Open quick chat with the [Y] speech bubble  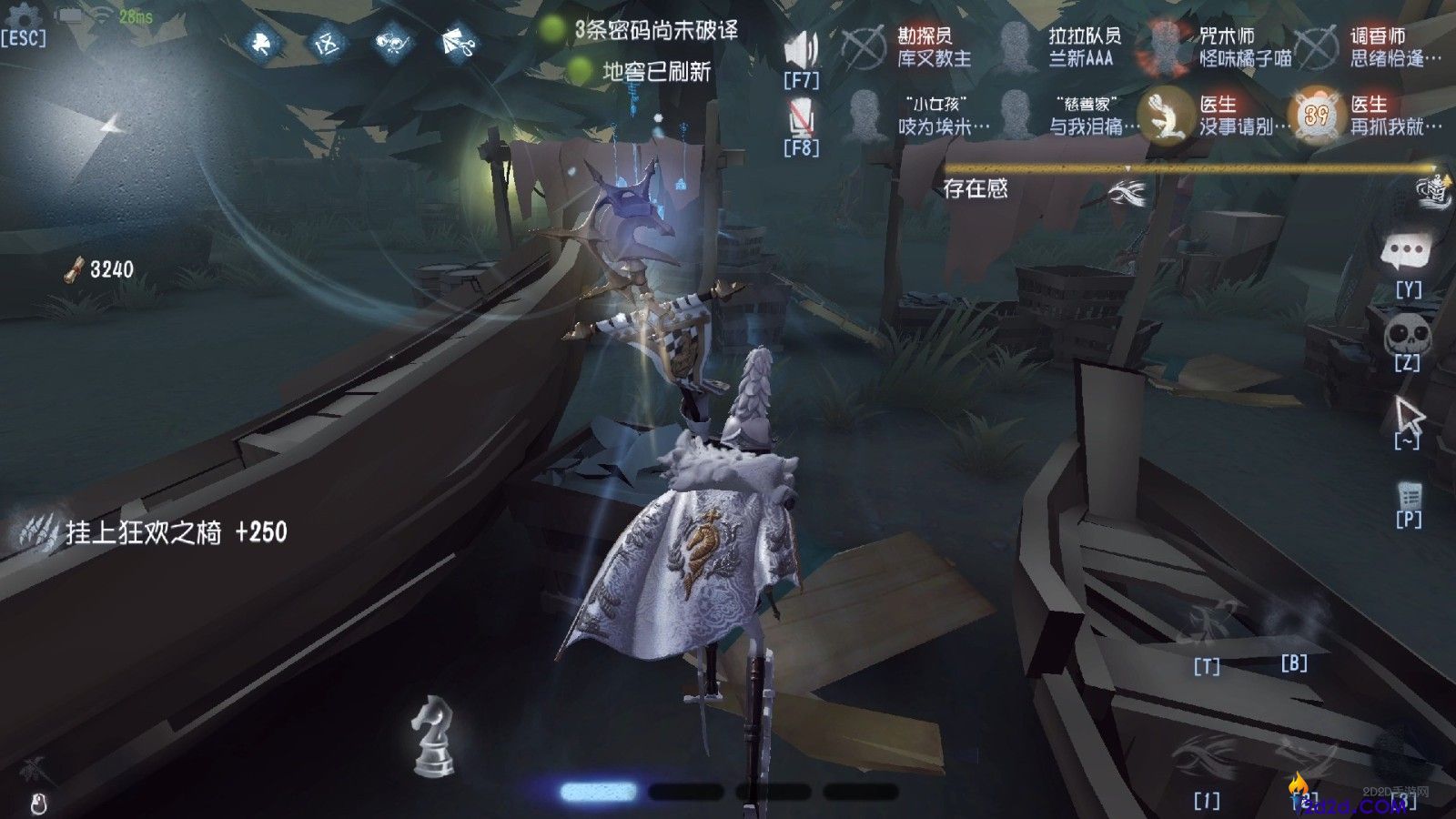coord(1404,250)
